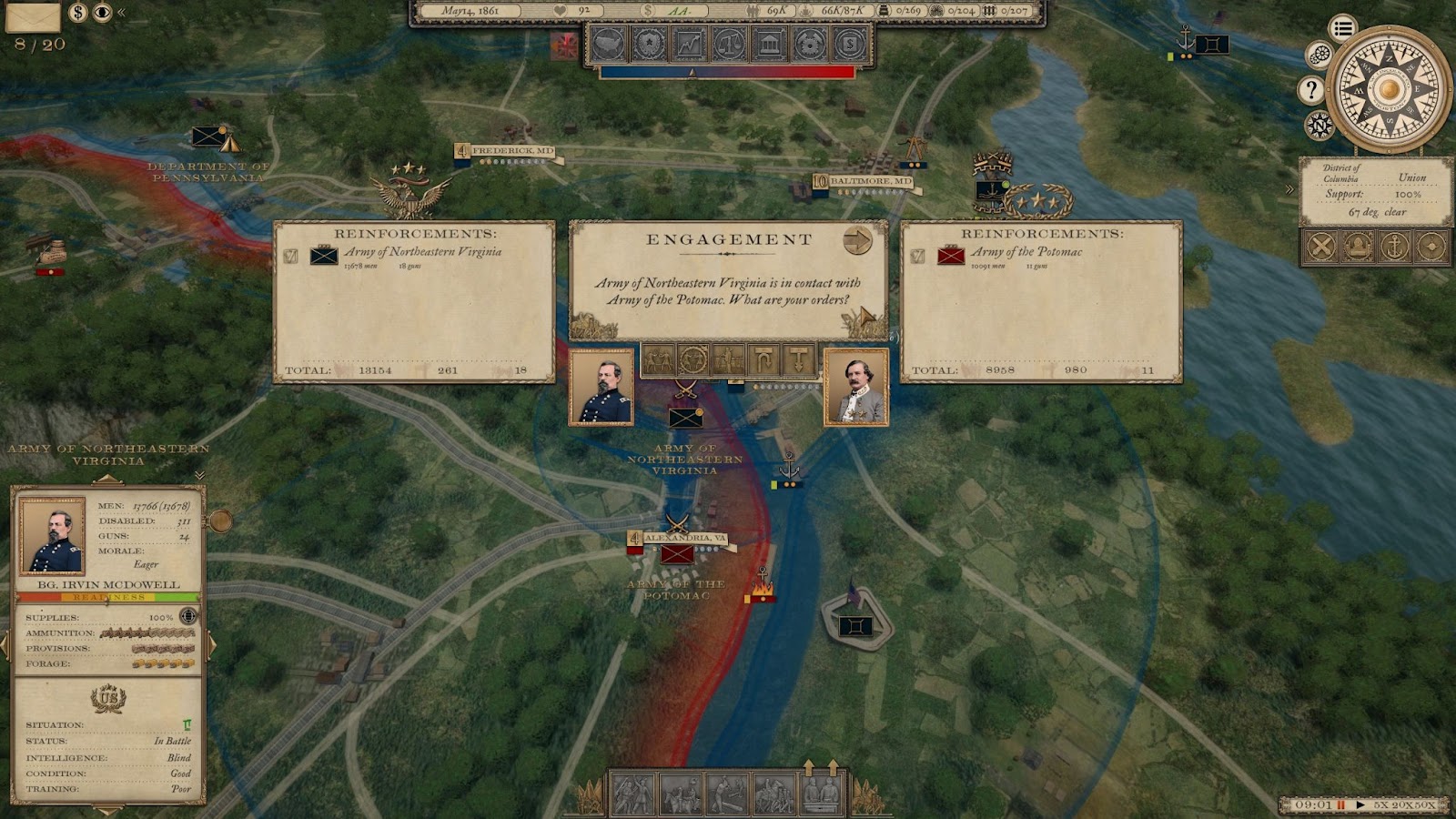Choose the two-fighters battle order icon

click(658, 360)
